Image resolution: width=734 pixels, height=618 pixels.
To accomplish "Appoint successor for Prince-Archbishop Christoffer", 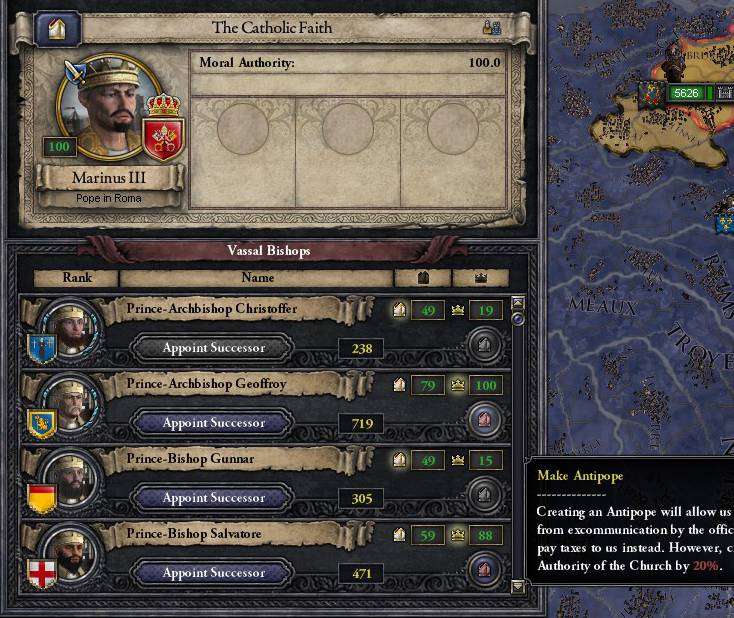I will pyautogui.click(x=214, y=348).
